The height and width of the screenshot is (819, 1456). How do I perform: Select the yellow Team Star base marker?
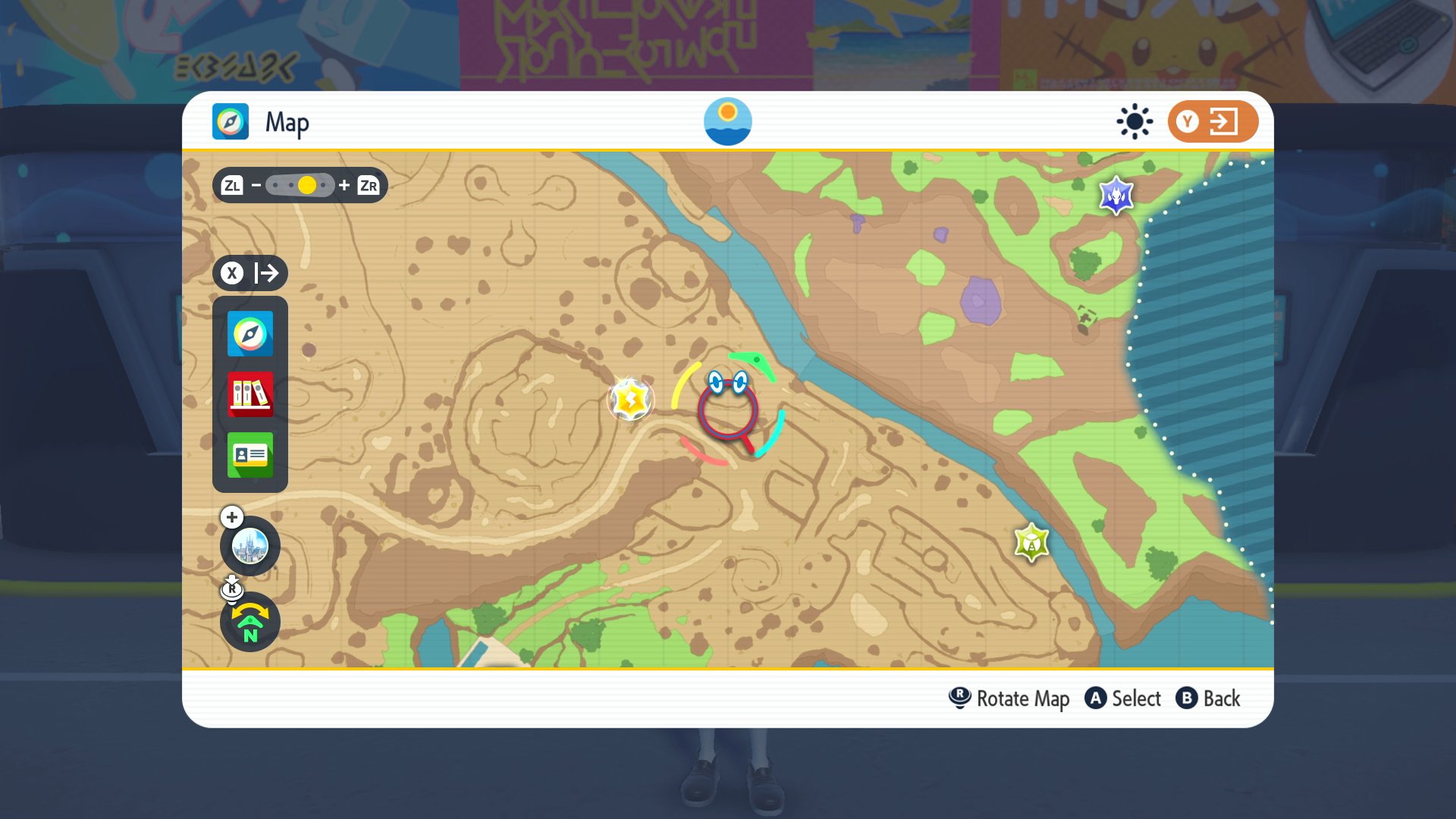pyautogui.click(x=629, y=398)
